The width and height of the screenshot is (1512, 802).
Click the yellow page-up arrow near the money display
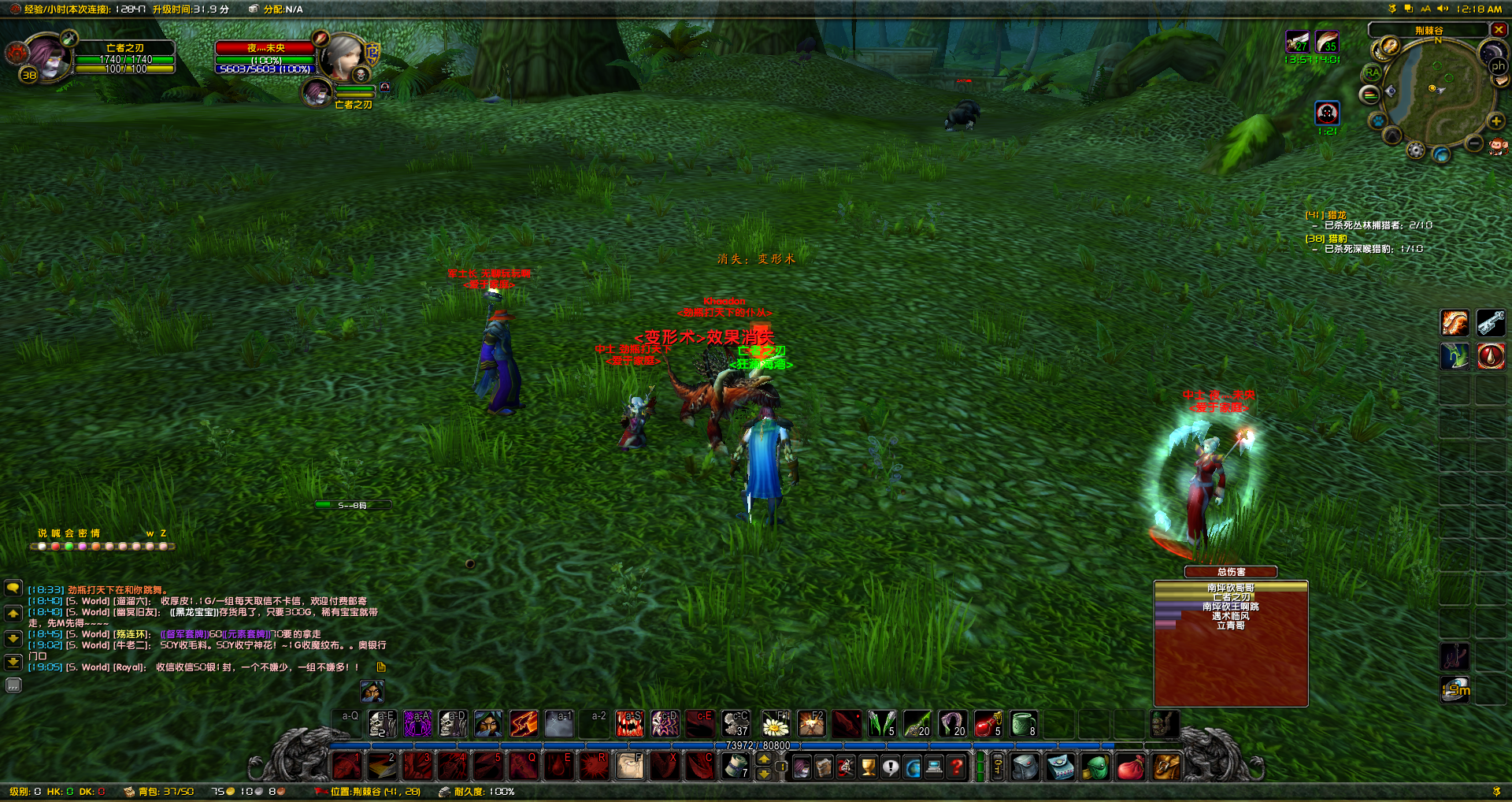coord(764,759)
